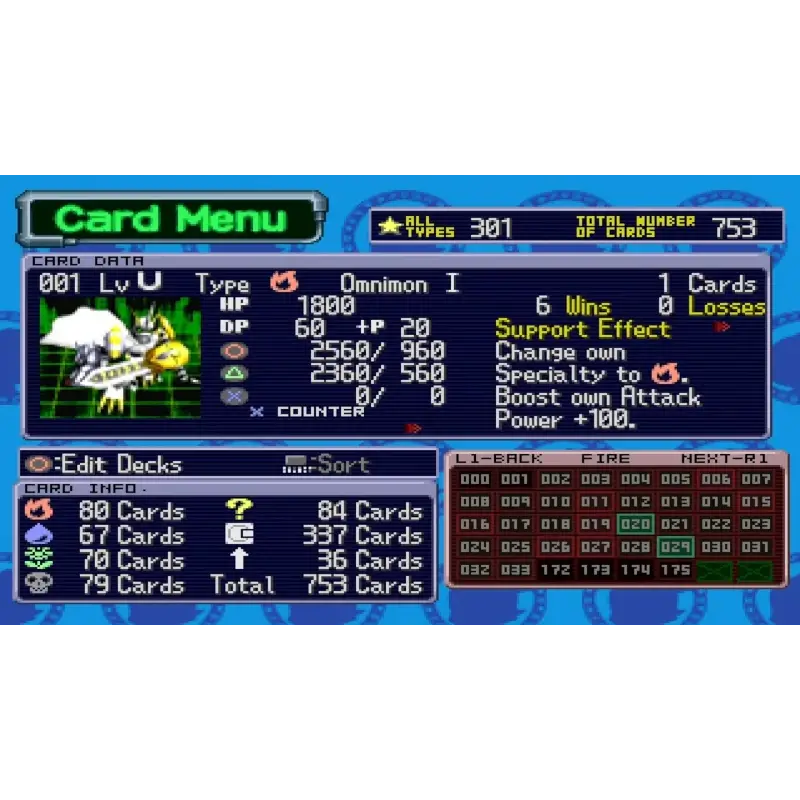Viewport: 800px width, 800px height.
Task: Pick card number 004
Action: (635, 480)
